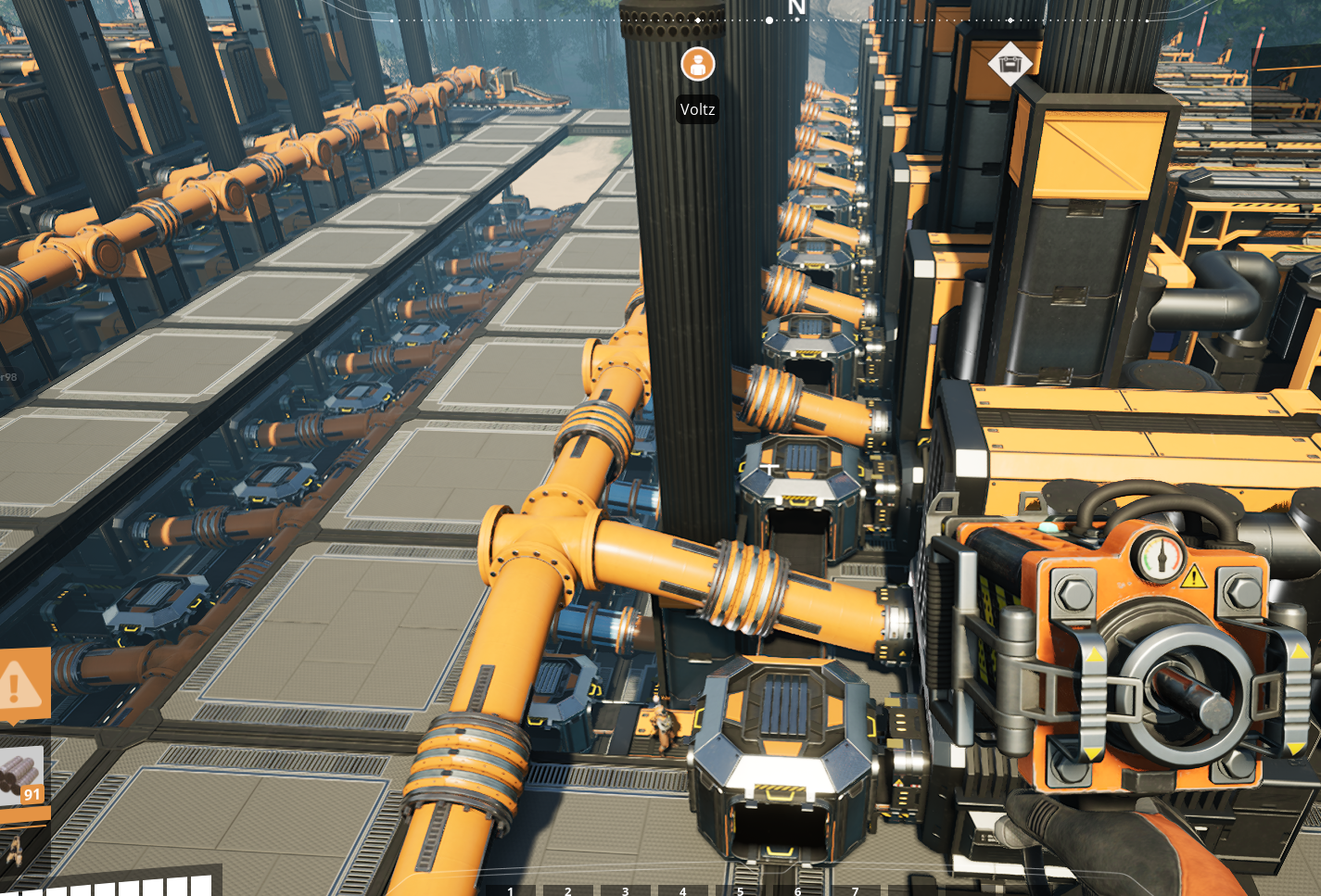Select the crate marker icon on compass
This screenshot has height=896, width=1321.
click(1010, 64)
